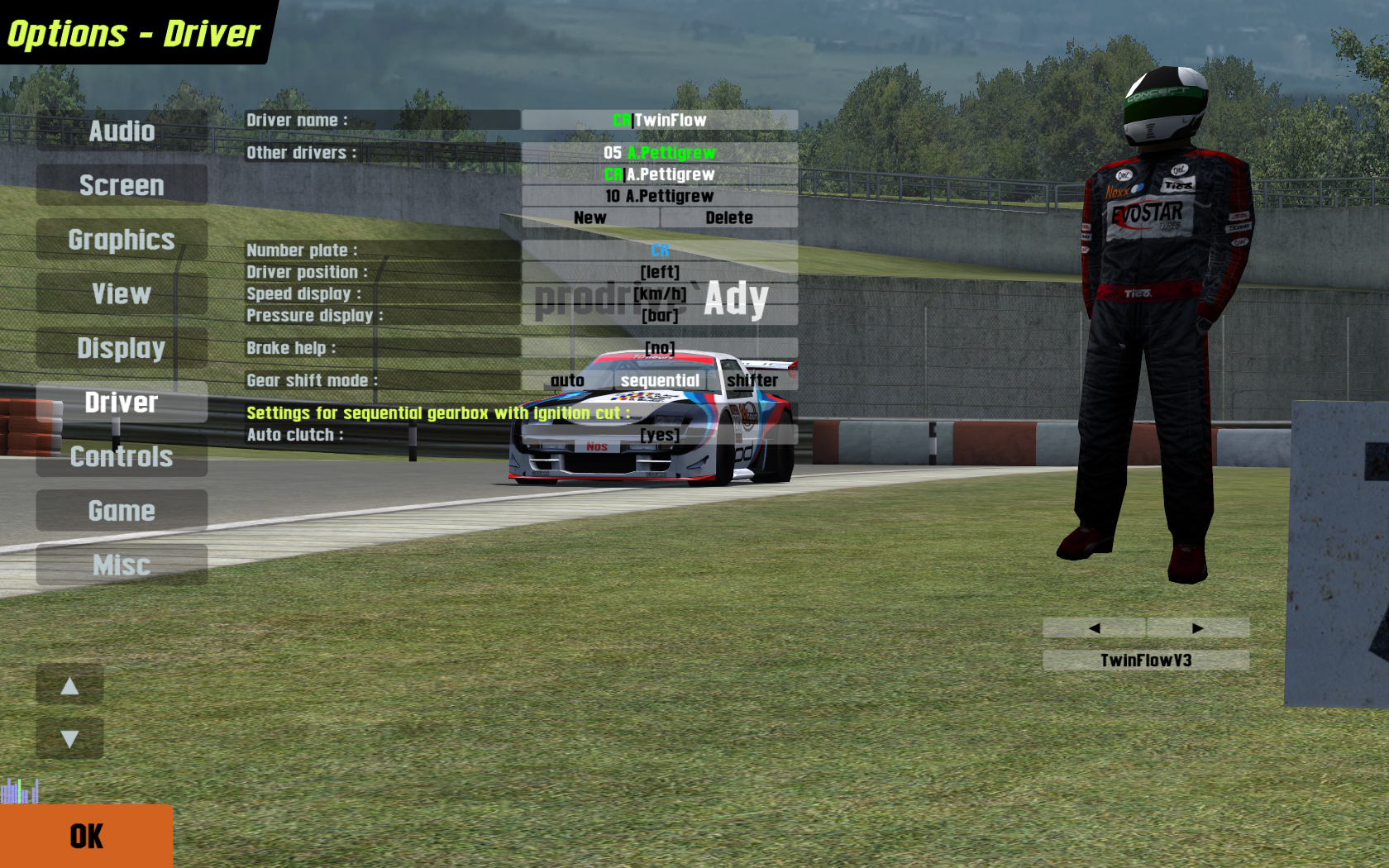Toggle driver position from left
The image size is (1389, 868).
[660, 272]
